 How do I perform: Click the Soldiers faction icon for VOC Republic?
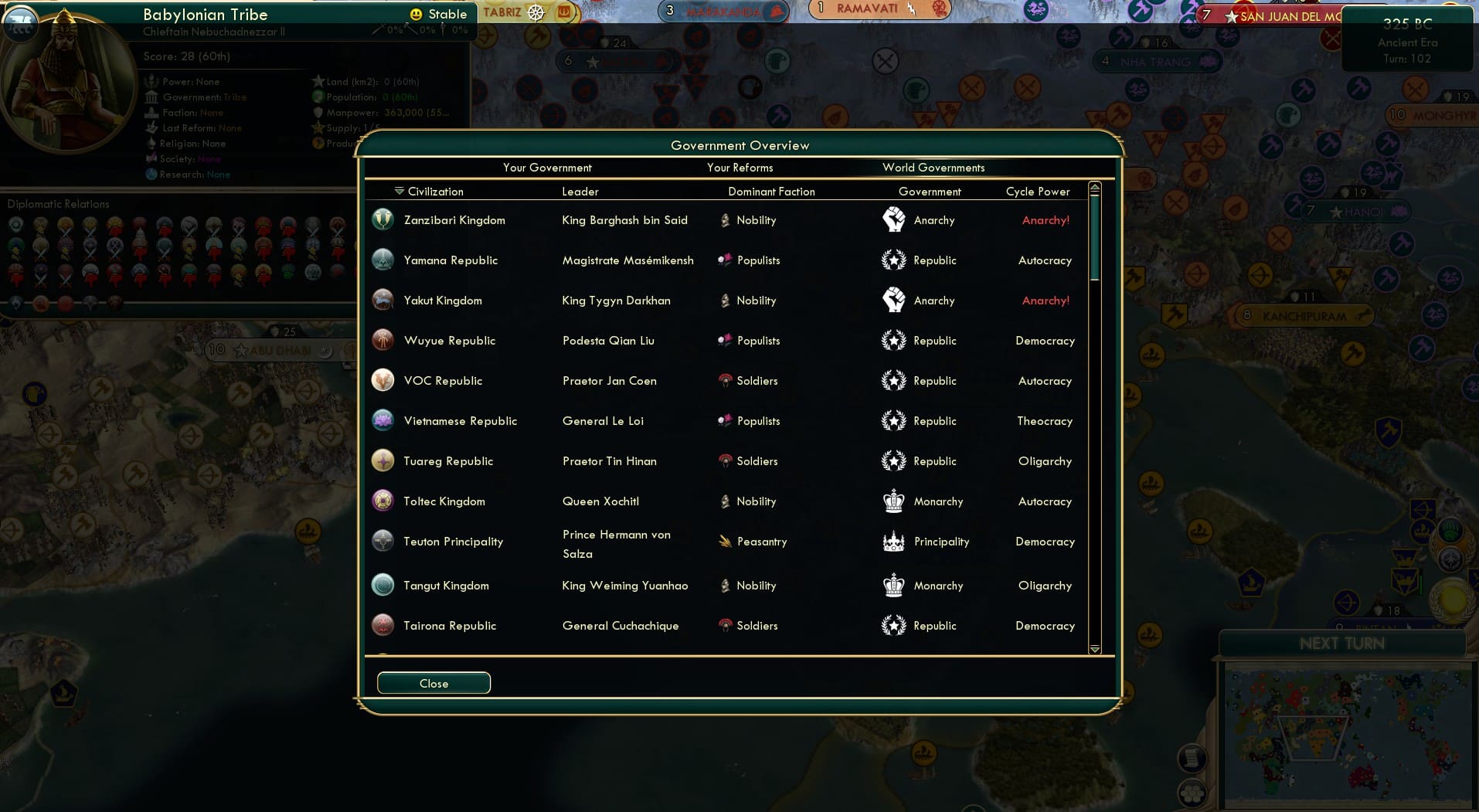725,380
